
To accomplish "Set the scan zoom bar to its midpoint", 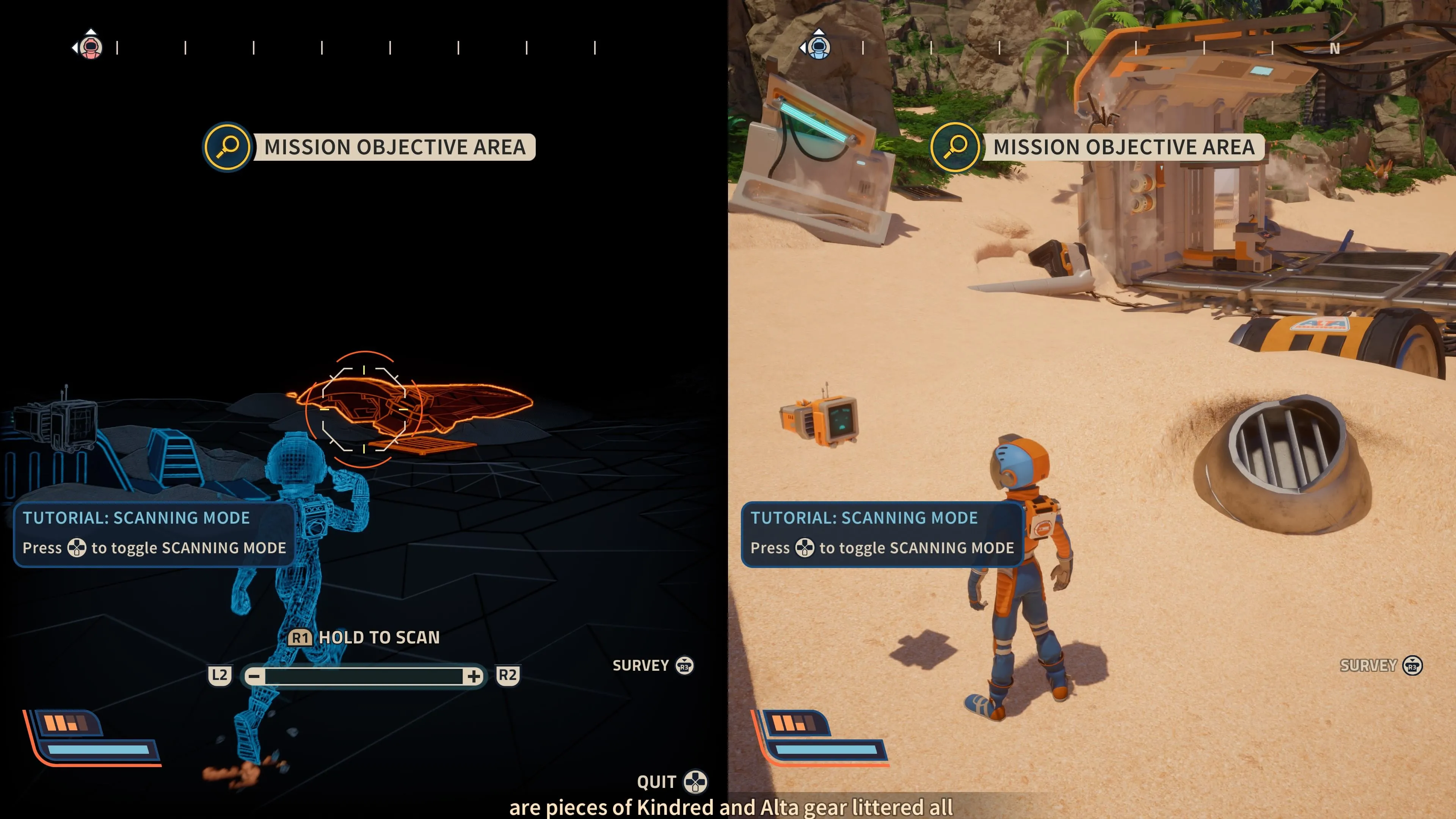I will coord(364,676).
